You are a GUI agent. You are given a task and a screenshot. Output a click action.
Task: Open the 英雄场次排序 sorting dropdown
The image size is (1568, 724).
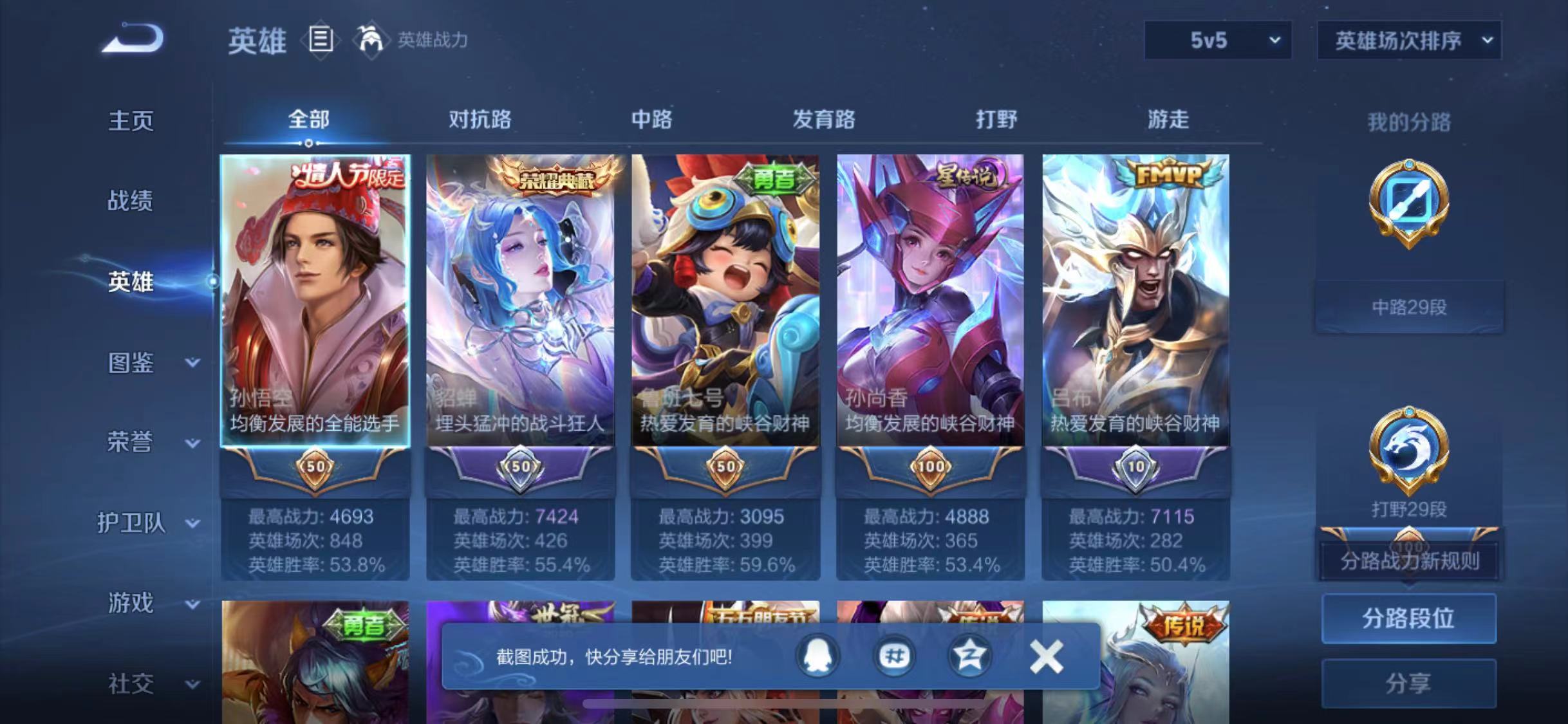click(x=1408, y=40)
